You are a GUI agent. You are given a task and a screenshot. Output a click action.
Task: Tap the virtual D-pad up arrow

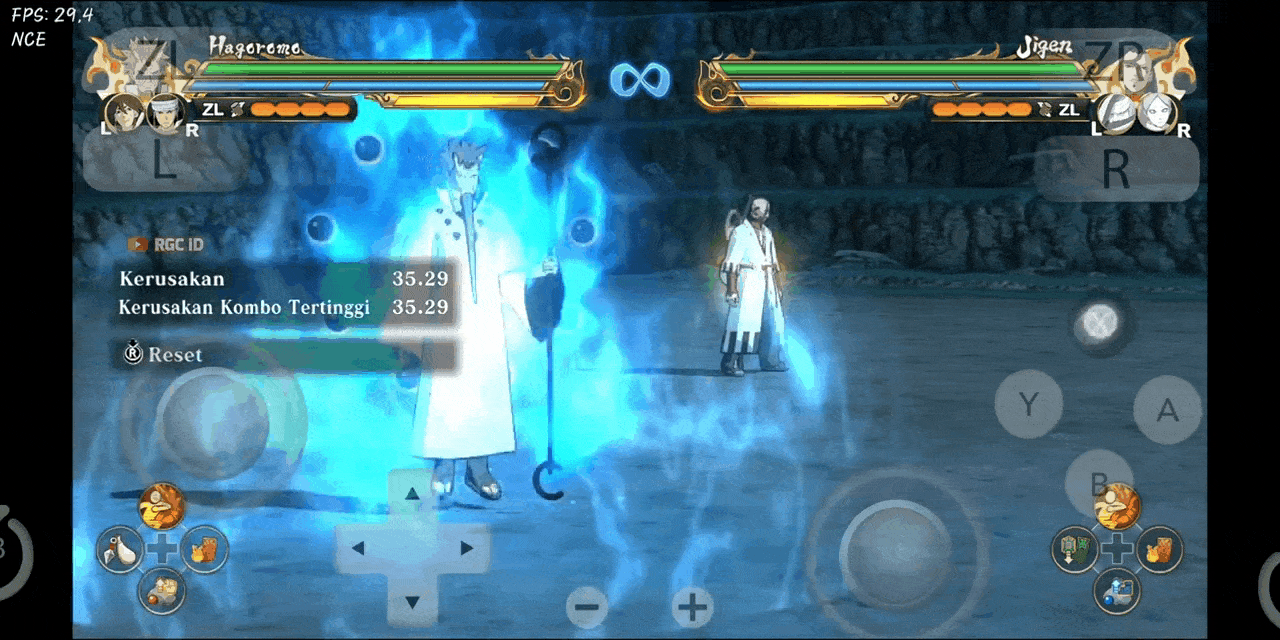(411, 493)
